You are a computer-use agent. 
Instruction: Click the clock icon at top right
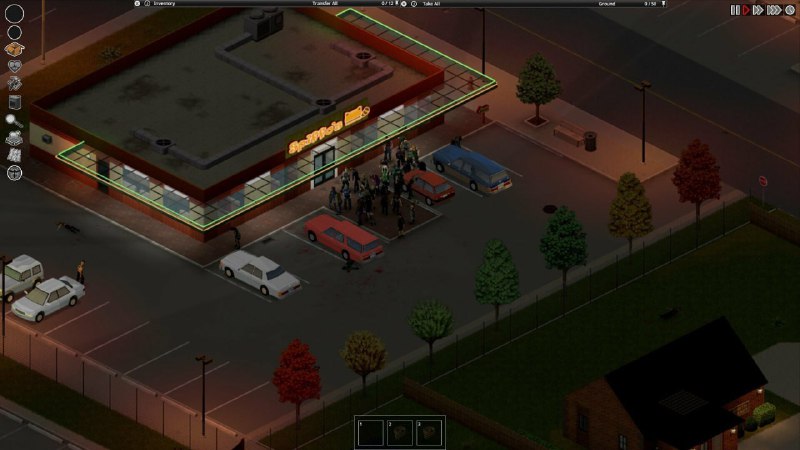789,9
